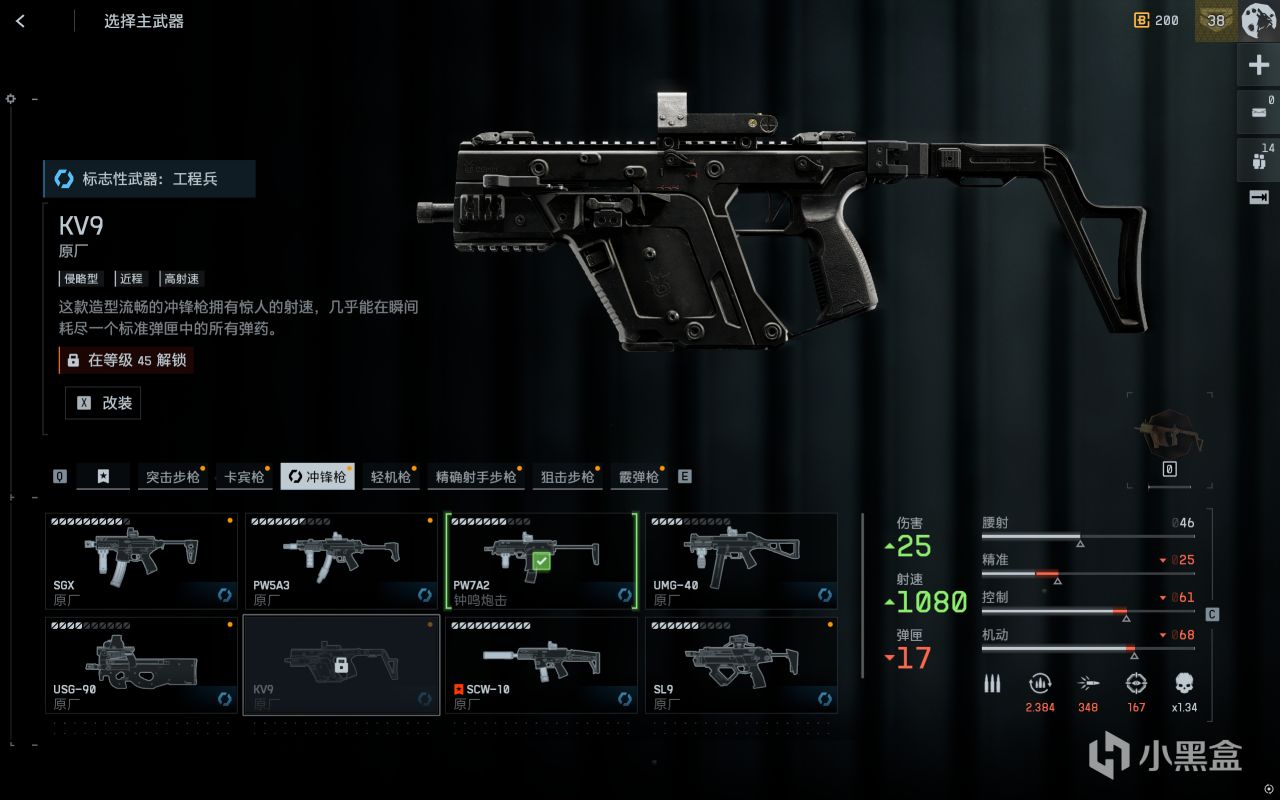Pick the equipped PW7A2 weapon tile

[x=541, y=561]
